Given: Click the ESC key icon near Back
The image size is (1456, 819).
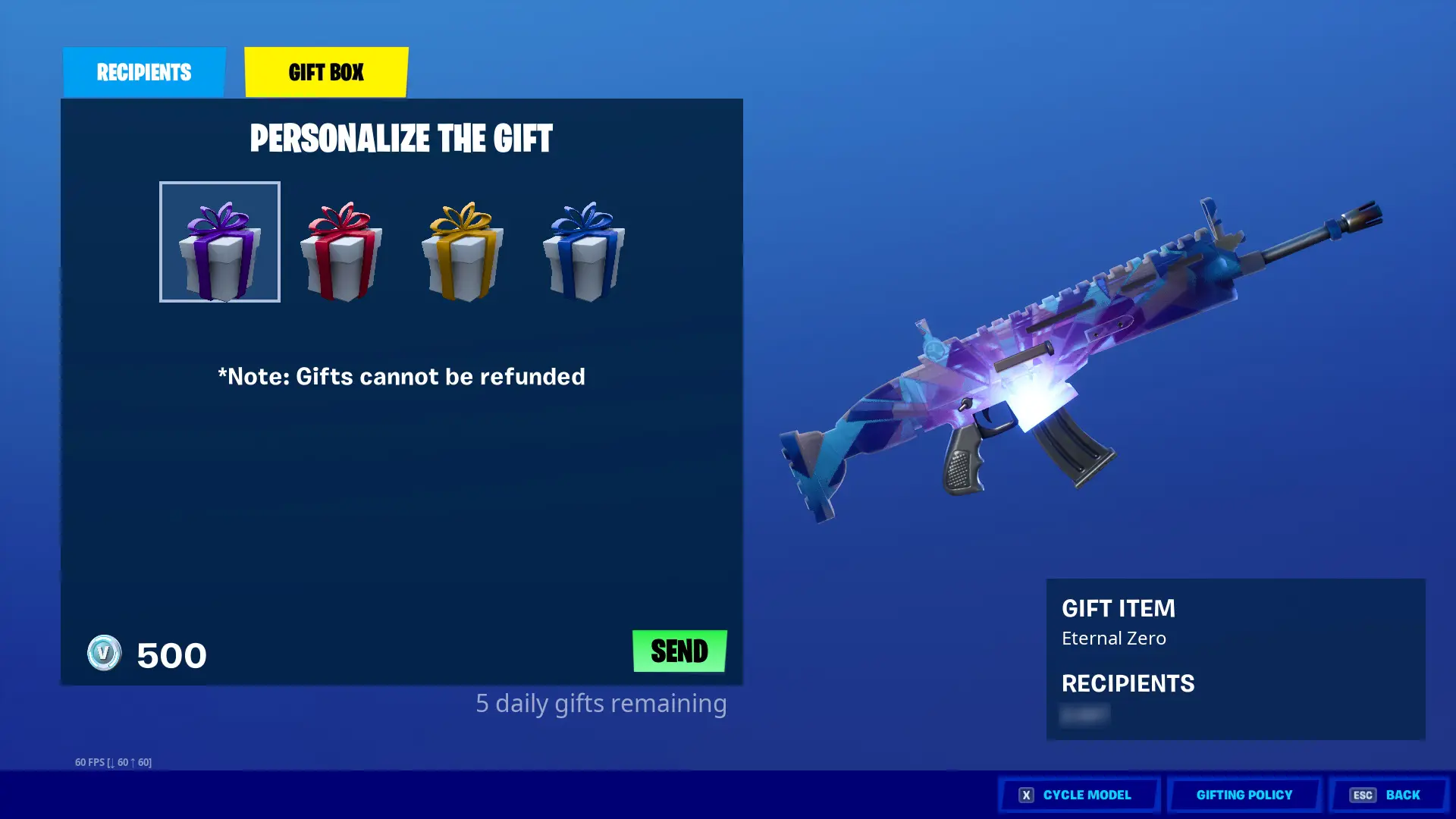Looking at the screenshot, I should click(1363, 795).
